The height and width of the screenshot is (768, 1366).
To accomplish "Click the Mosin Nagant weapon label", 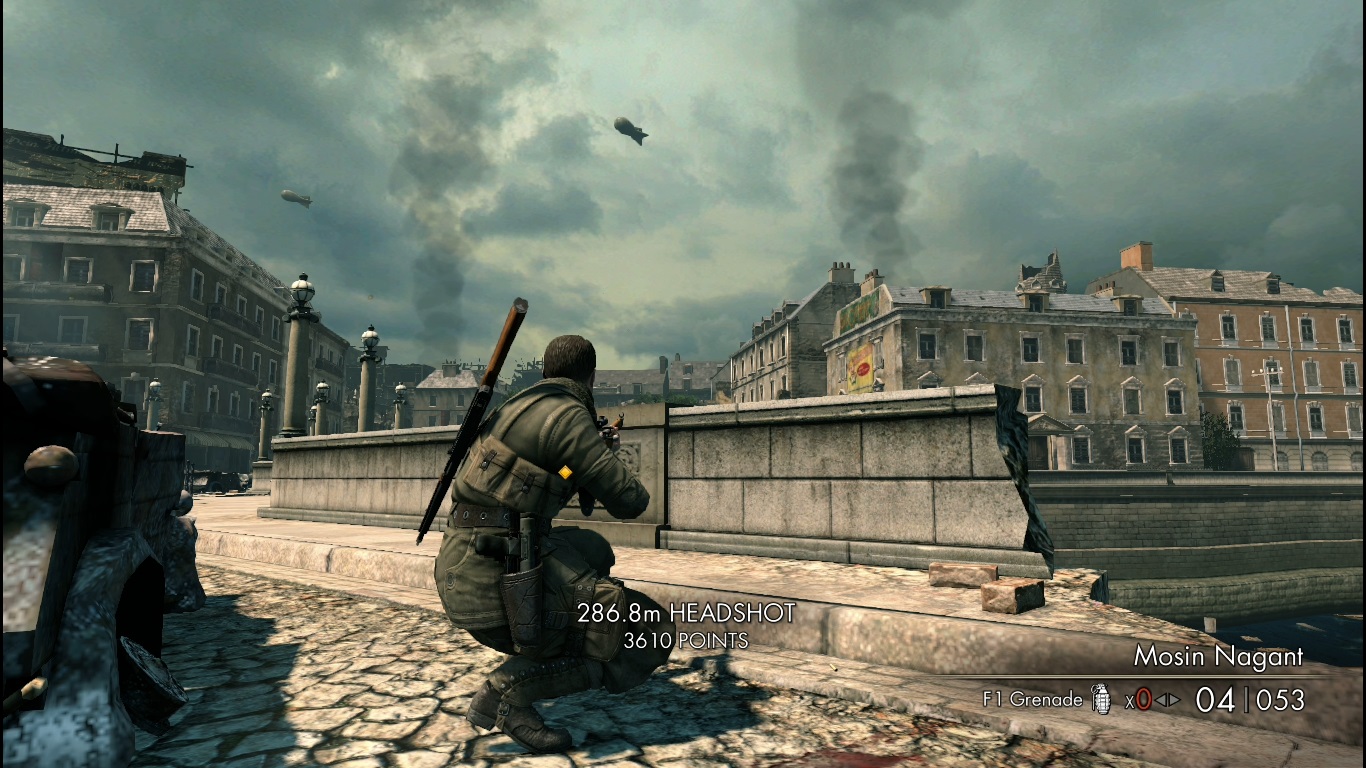I will click(x=1218, y=657).
